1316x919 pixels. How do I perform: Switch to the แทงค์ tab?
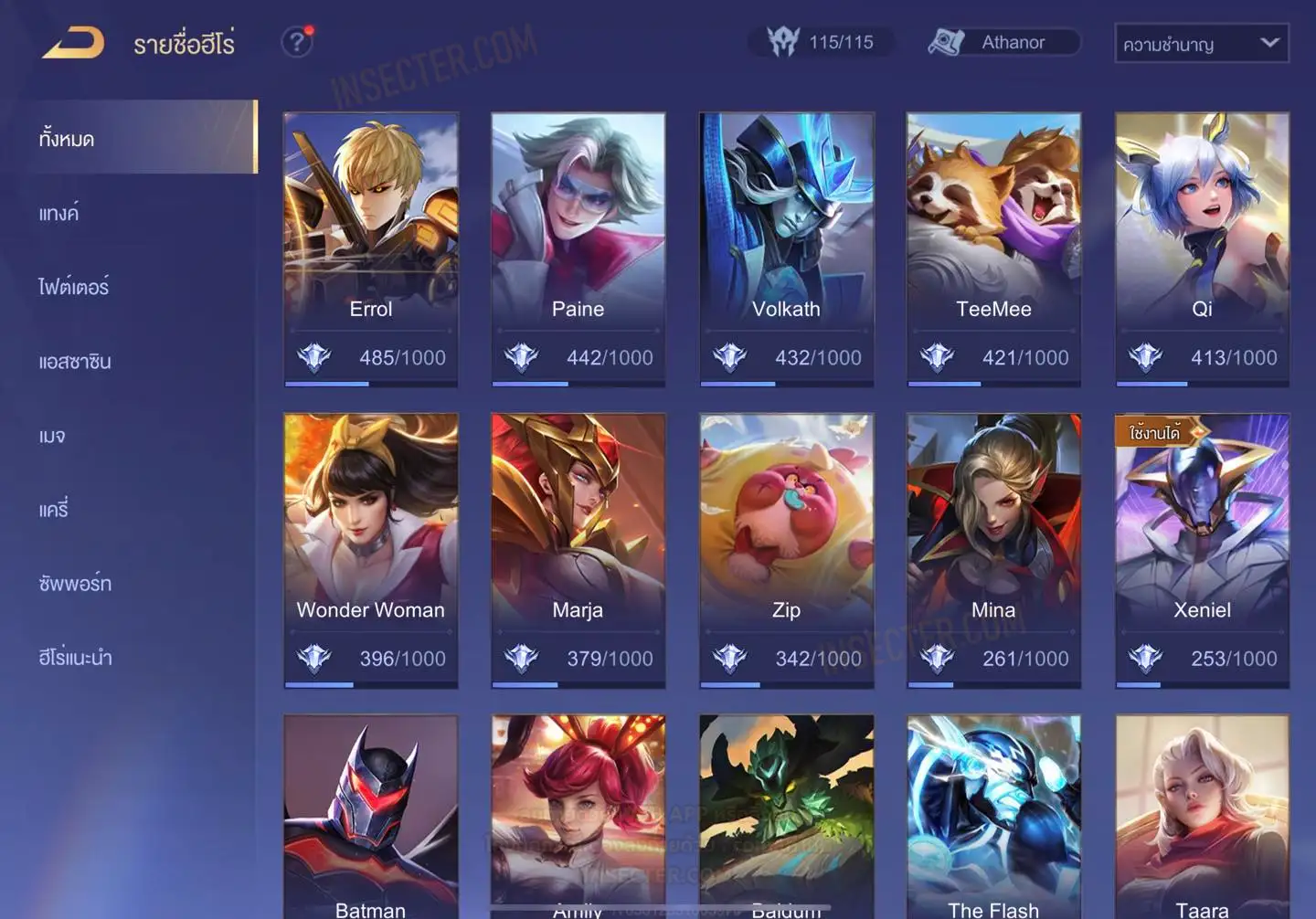click(x=59, y=214)
